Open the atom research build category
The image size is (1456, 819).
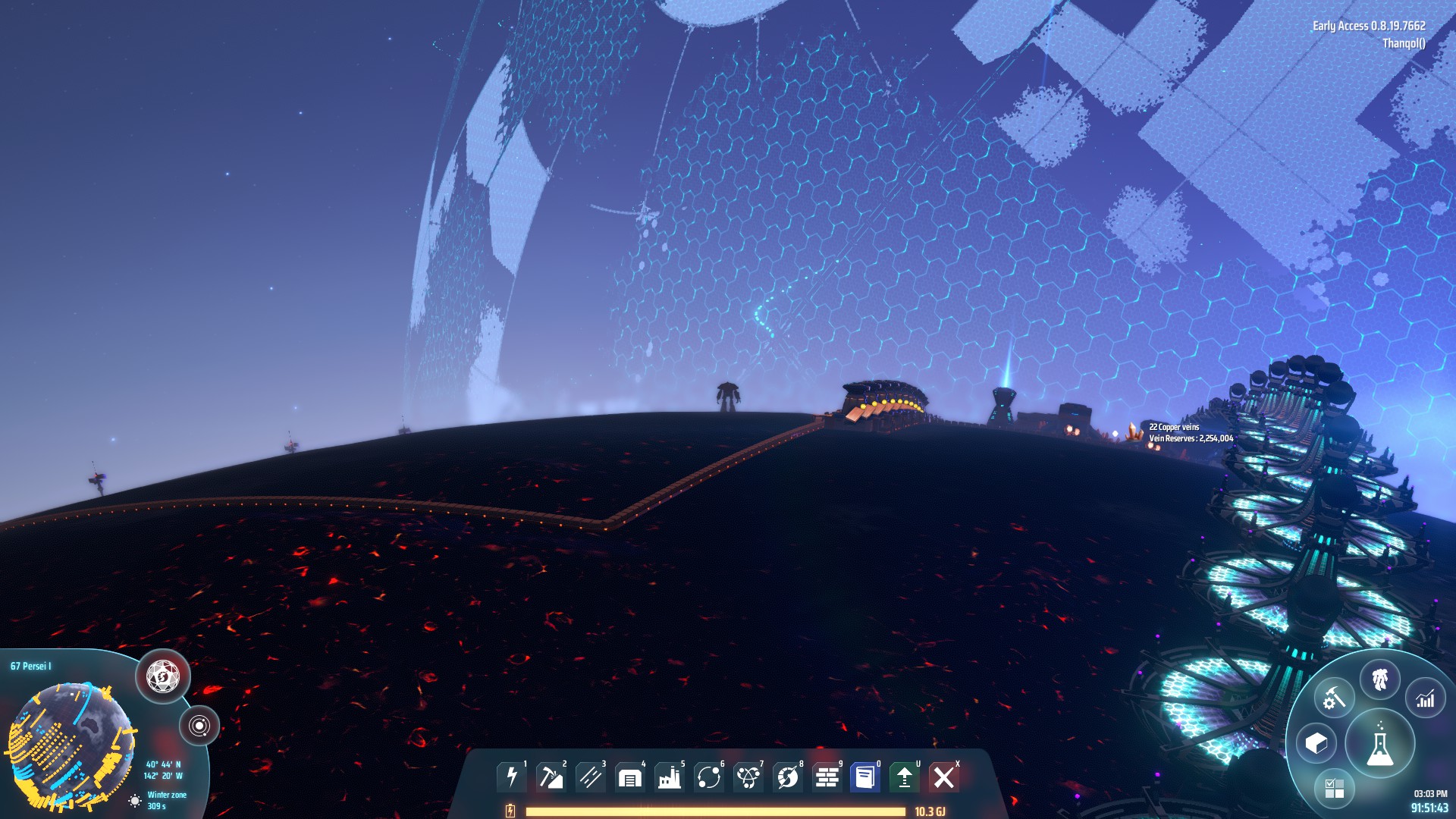pos(748,777)
